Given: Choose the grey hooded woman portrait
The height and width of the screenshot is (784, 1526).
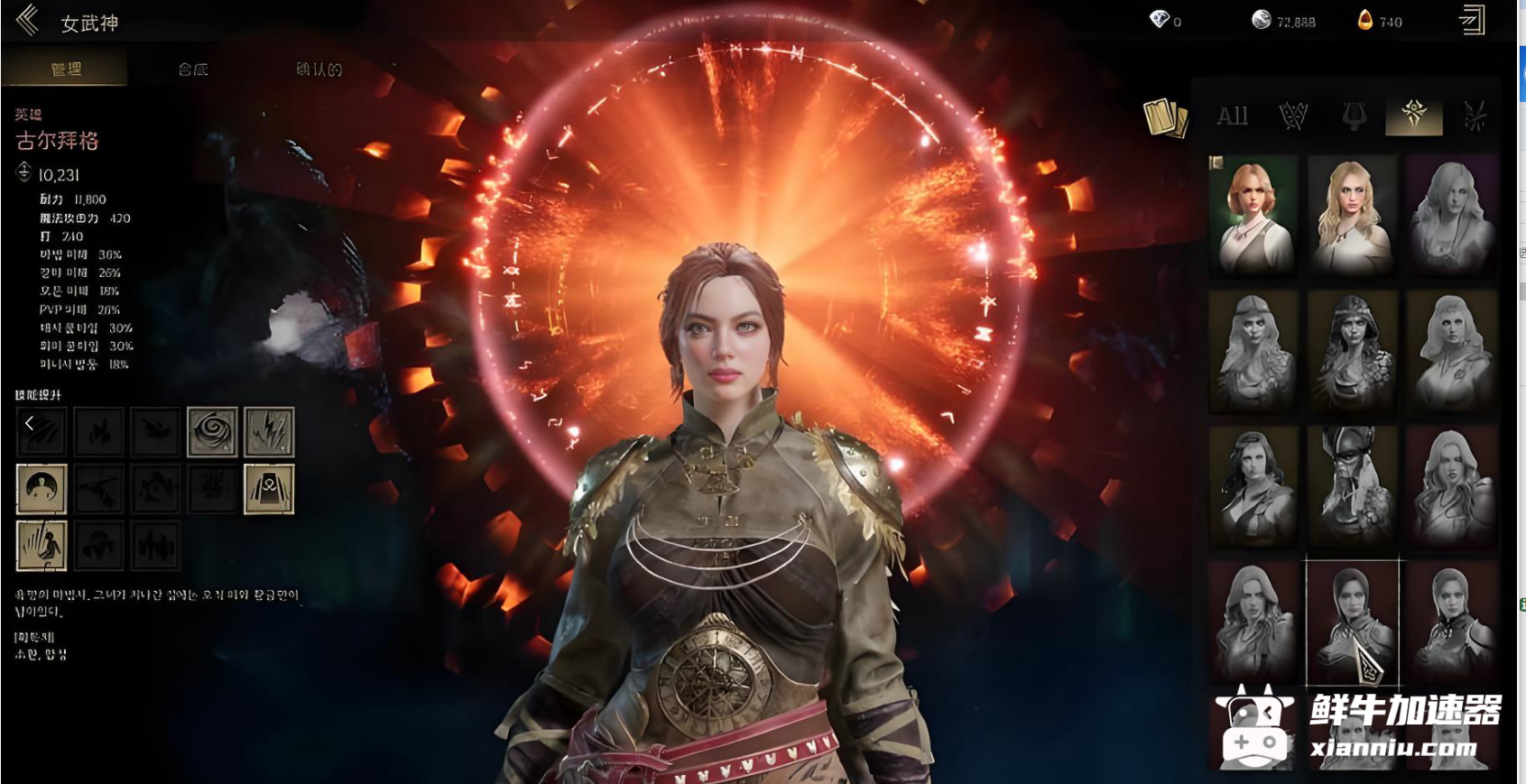Looking at the screenshot, I should pyautogui.click(x=1352, y=350).
